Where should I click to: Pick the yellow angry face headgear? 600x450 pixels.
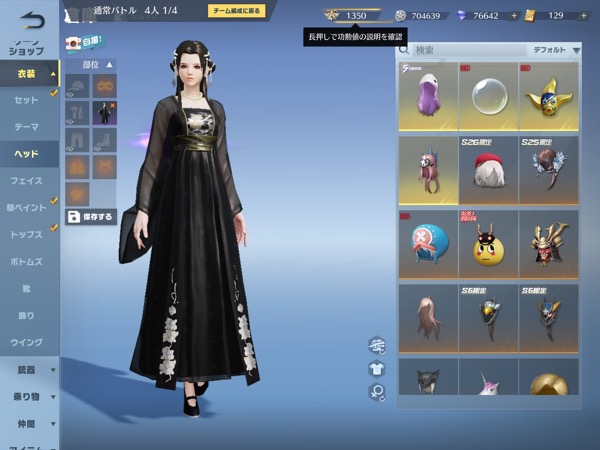[488, 244]
